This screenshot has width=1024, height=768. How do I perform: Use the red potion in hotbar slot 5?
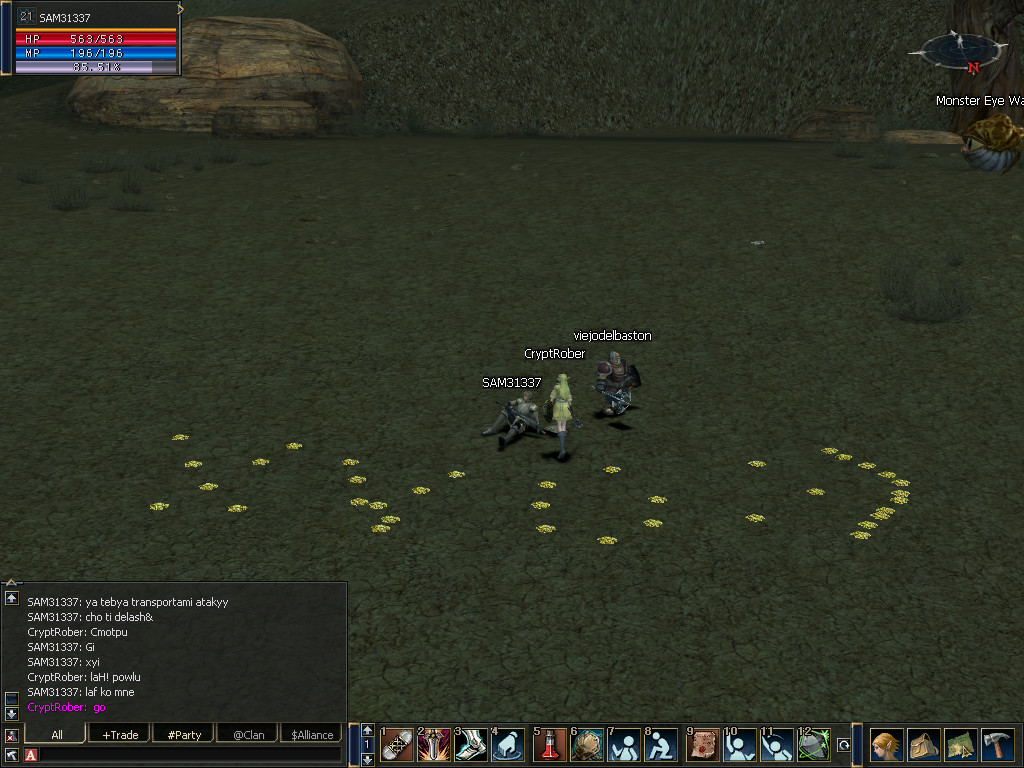[x=550, y=745]
